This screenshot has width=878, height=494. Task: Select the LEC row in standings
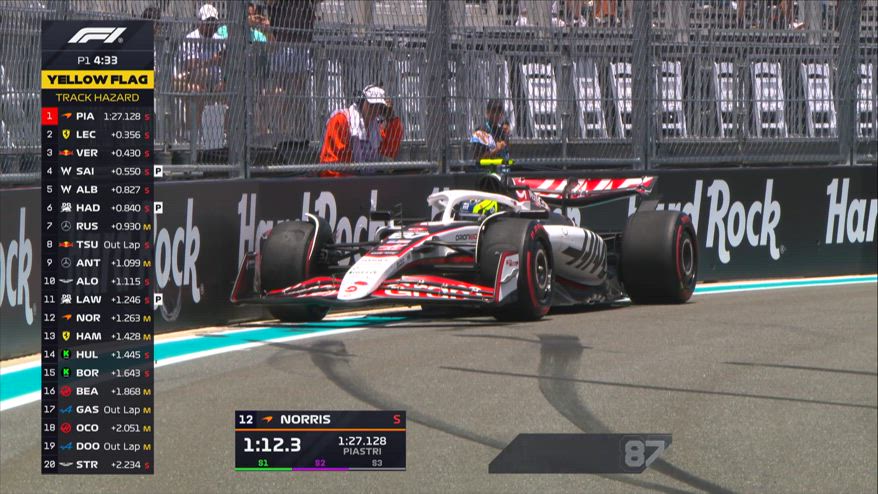[97, 134]
